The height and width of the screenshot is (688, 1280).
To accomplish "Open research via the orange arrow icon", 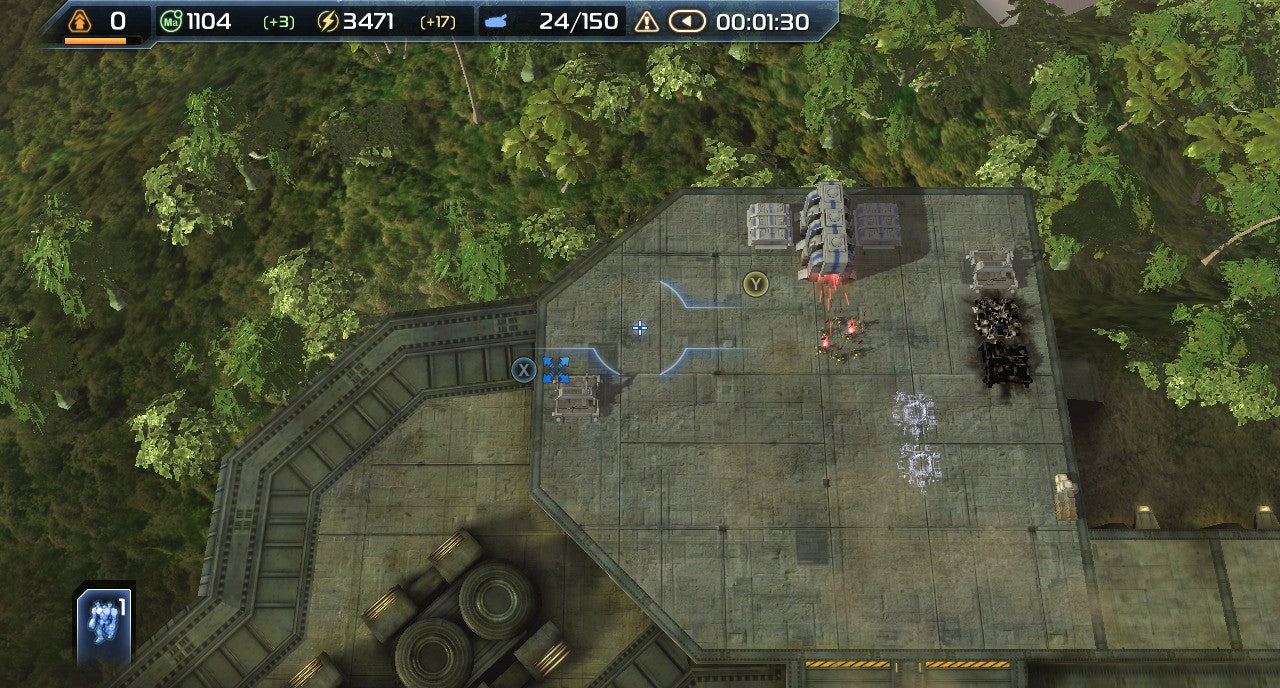I will pos(80,20).
